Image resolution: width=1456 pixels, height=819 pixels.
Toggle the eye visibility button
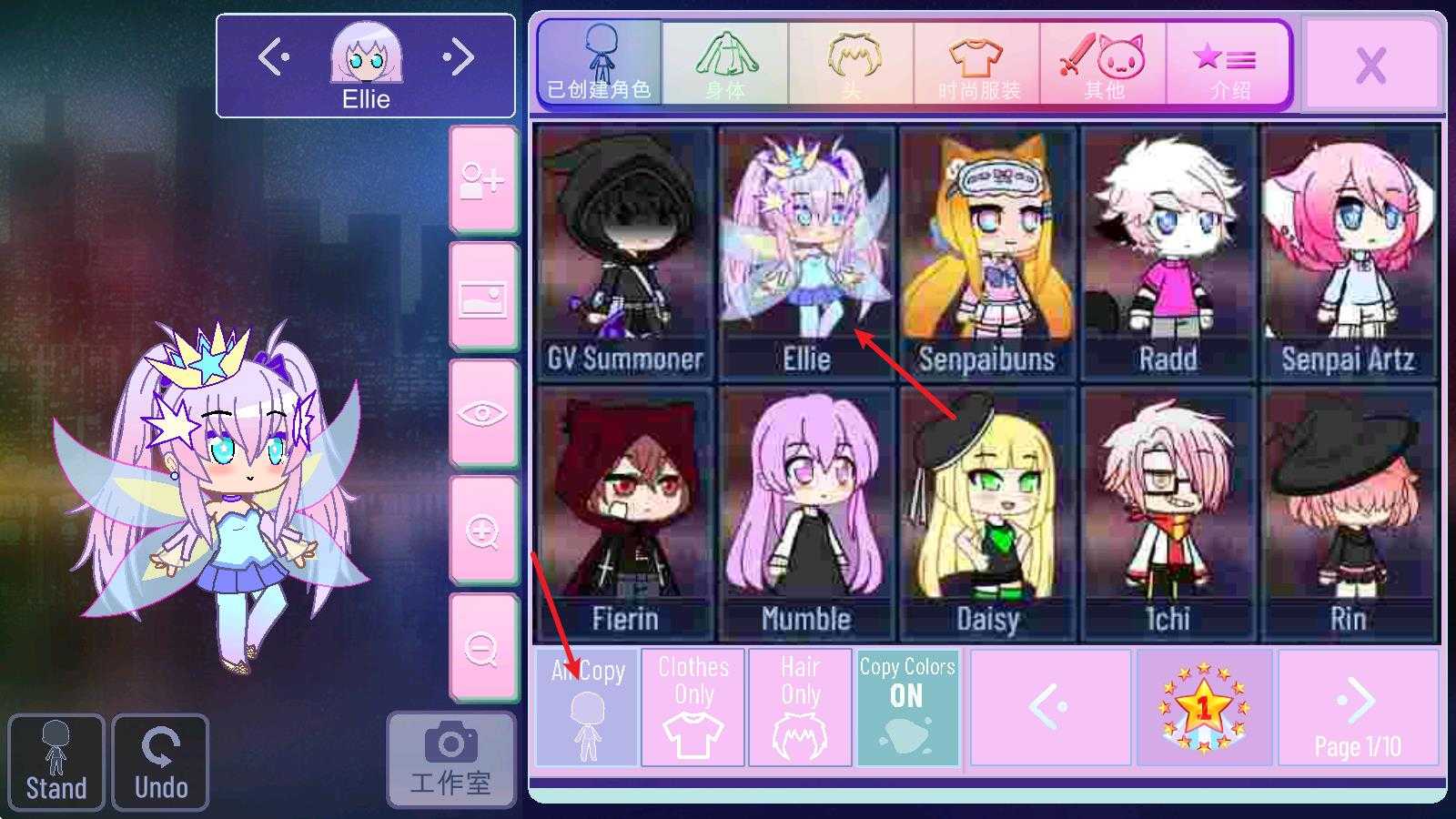tap(482, 414)
